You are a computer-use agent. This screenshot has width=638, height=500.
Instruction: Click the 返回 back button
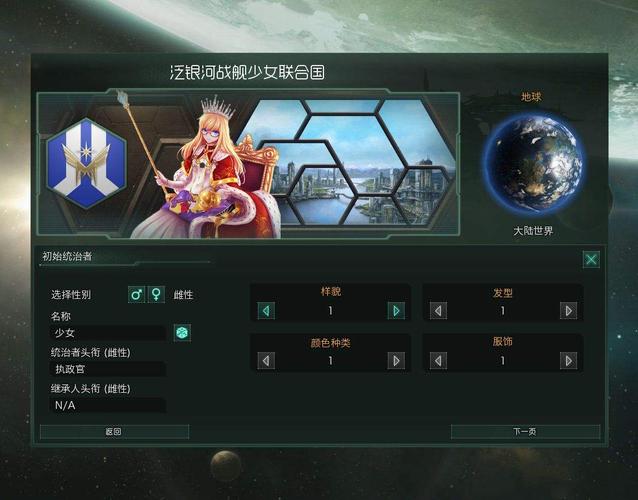pyautogui.click(x=114, y=432)
